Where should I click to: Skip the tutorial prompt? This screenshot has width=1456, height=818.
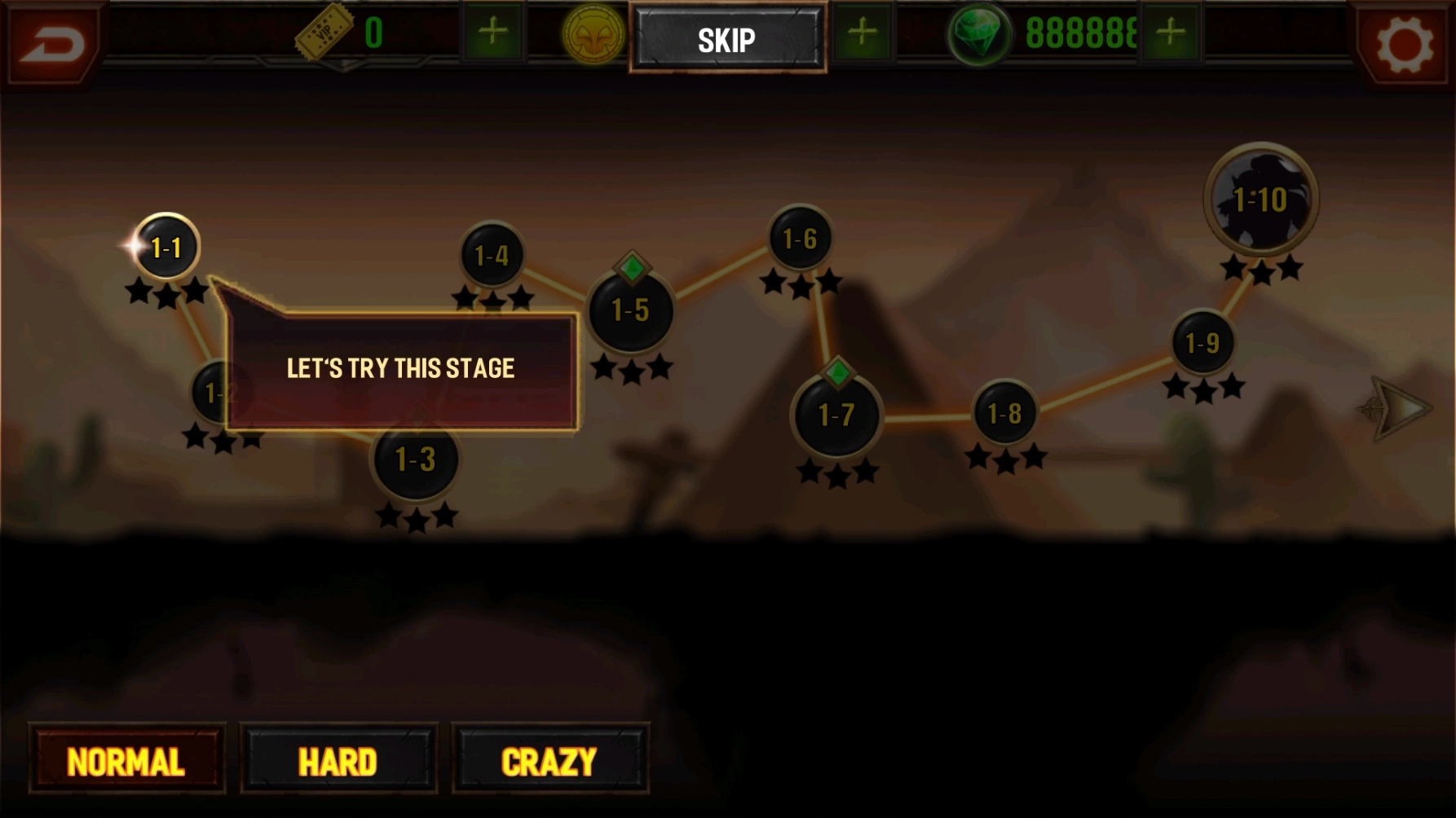pyautogui.click(x=727, y=39)
